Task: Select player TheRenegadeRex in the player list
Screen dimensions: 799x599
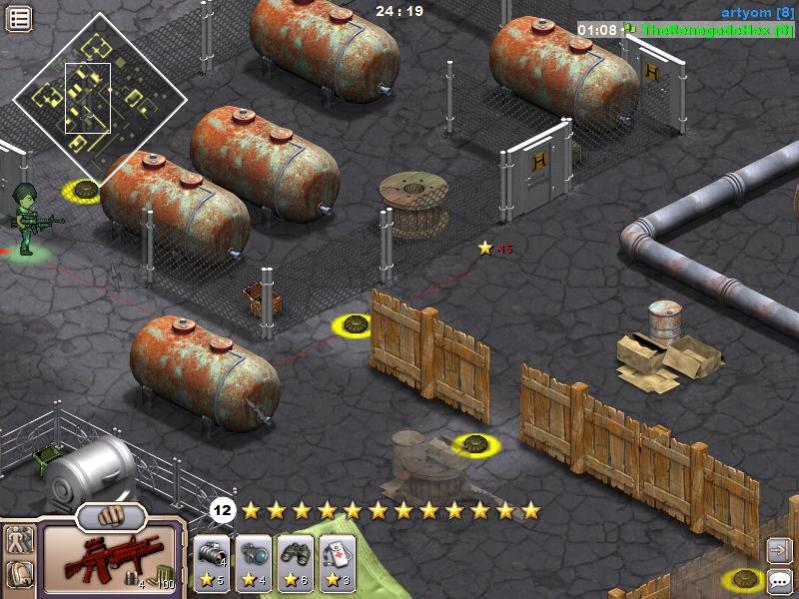Action: (x=717, y=30)
